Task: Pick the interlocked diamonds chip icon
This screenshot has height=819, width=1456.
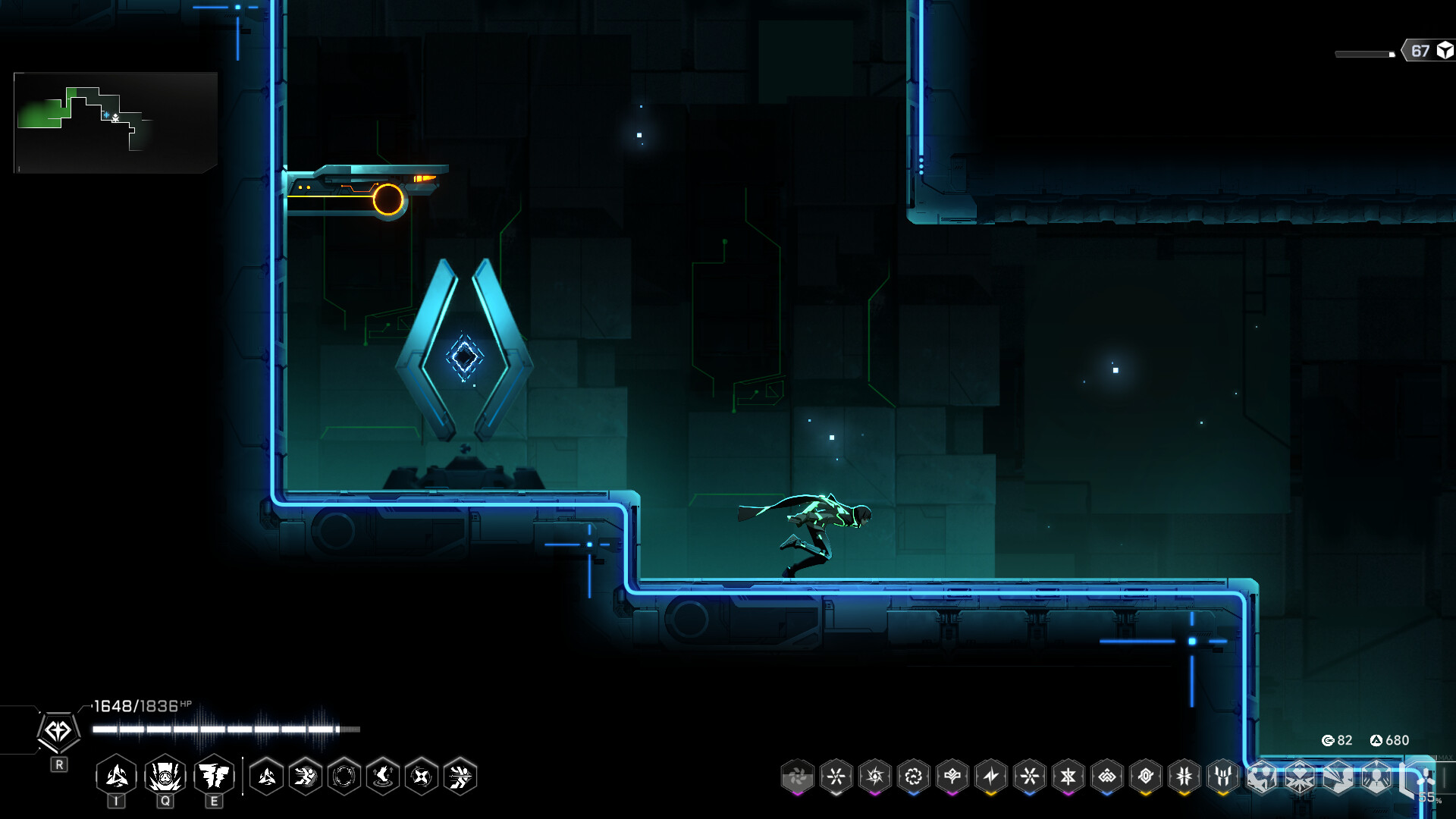Action: point(1106,777)
